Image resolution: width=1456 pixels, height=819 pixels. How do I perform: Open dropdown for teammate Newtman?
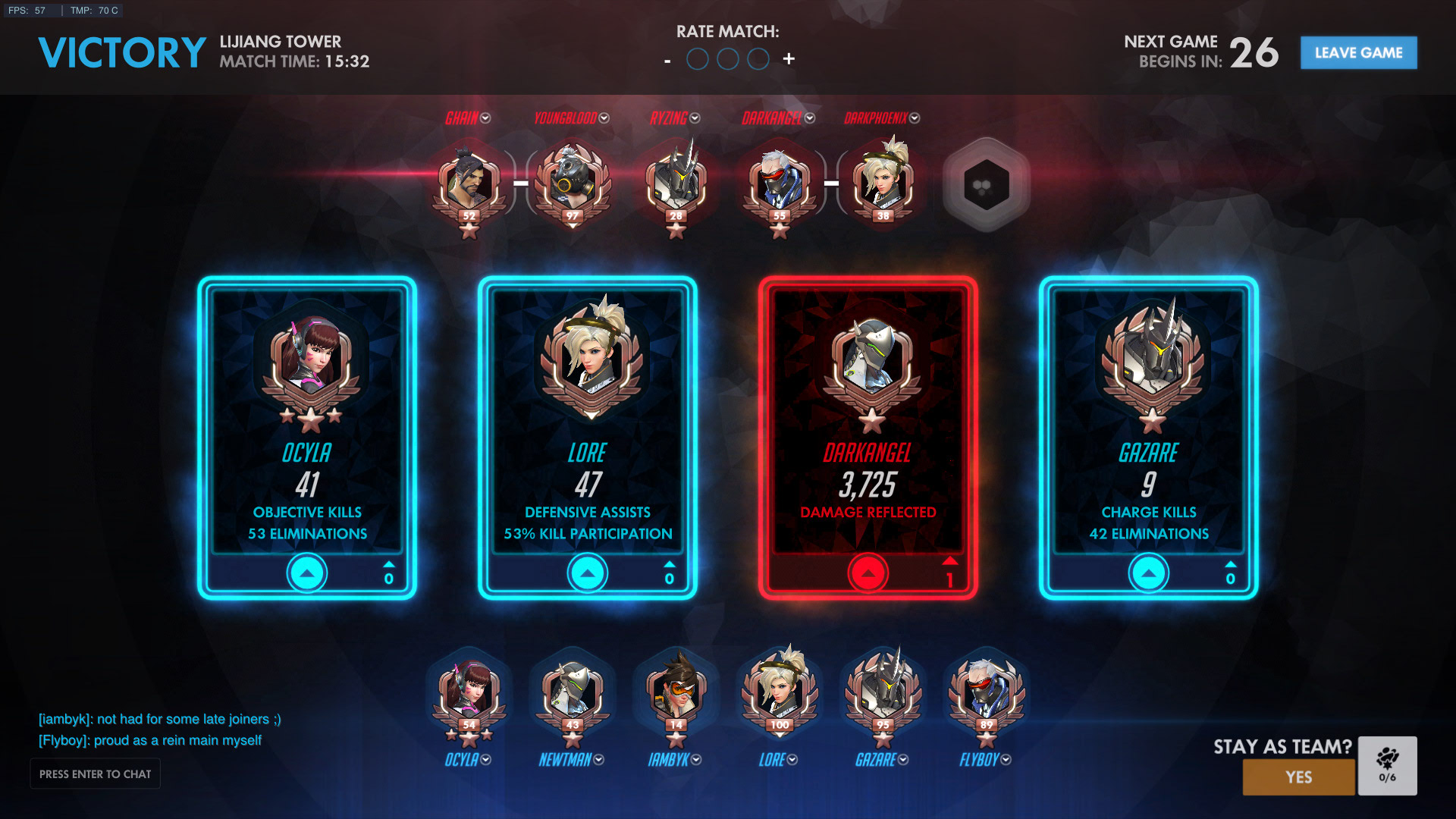(x=599, y=760)
